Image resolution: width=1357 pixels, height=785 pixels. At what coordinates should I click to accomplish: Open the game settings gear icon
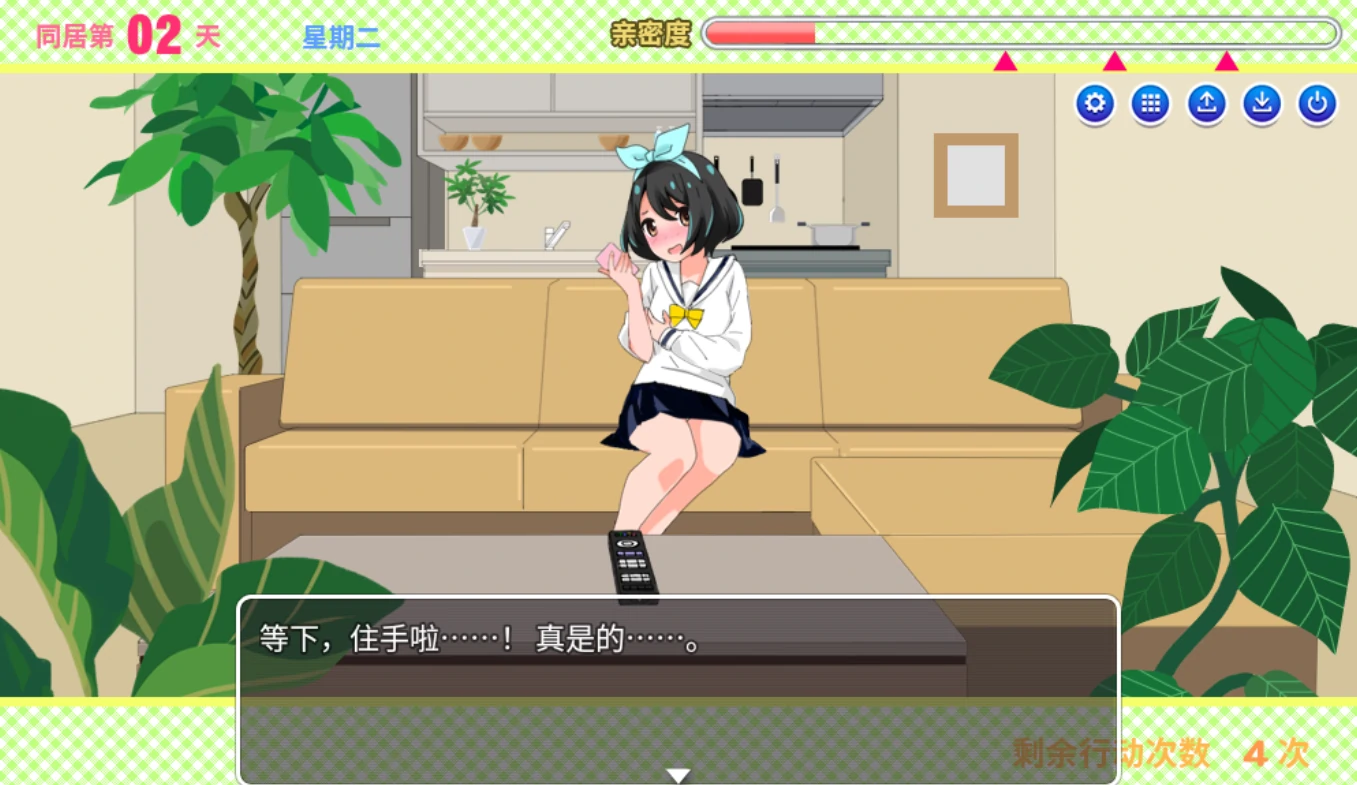(x=1094, y=102)
